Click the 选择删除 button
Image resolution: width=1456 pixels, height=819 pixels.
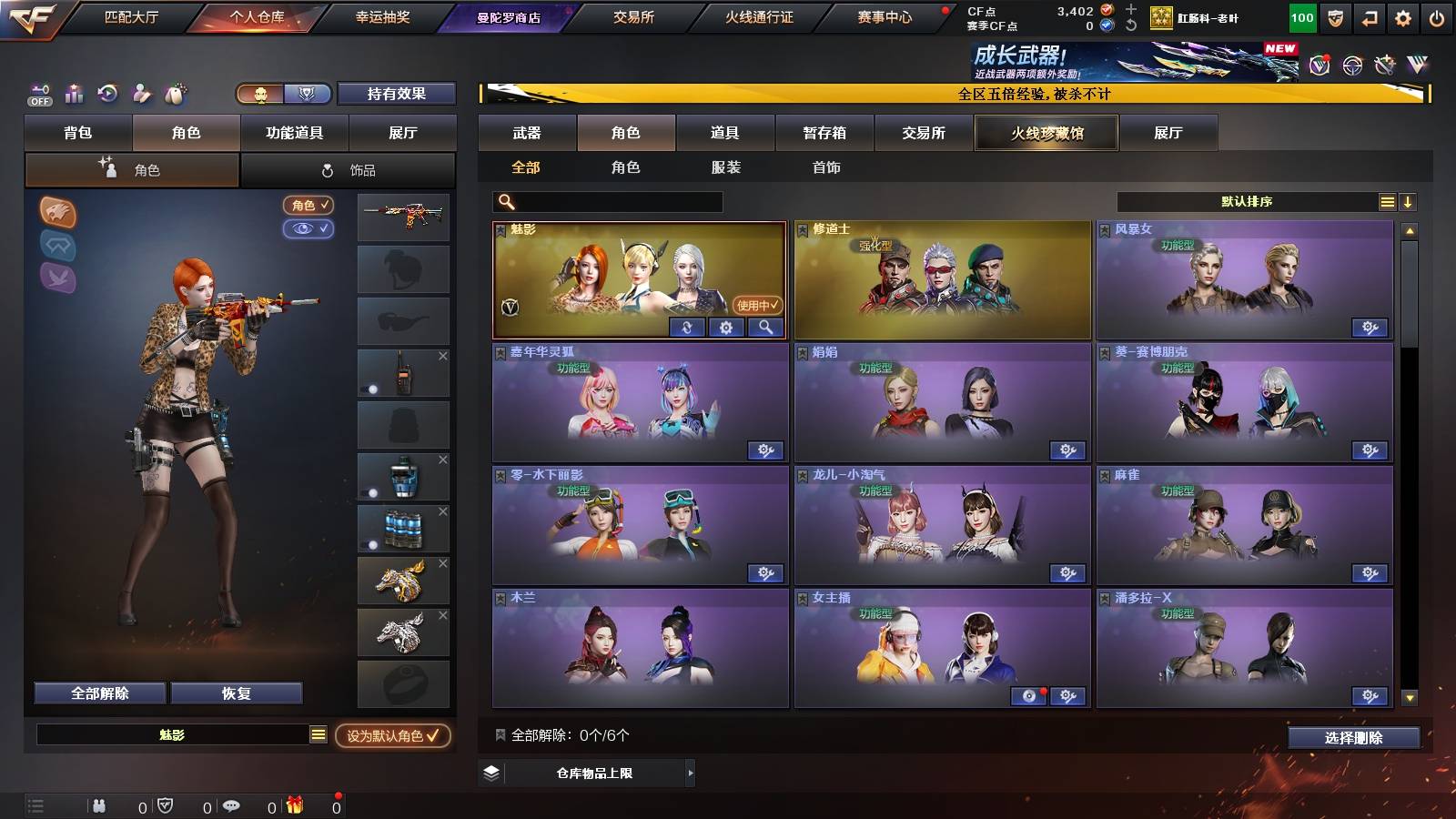coord(1352,739)
